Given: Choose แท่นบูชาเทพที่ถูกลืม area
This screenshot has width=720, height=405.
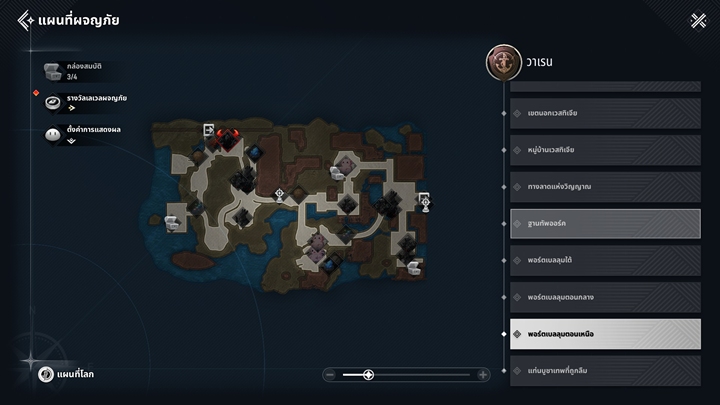Looking at the screenshot, I should click(598, 369).
